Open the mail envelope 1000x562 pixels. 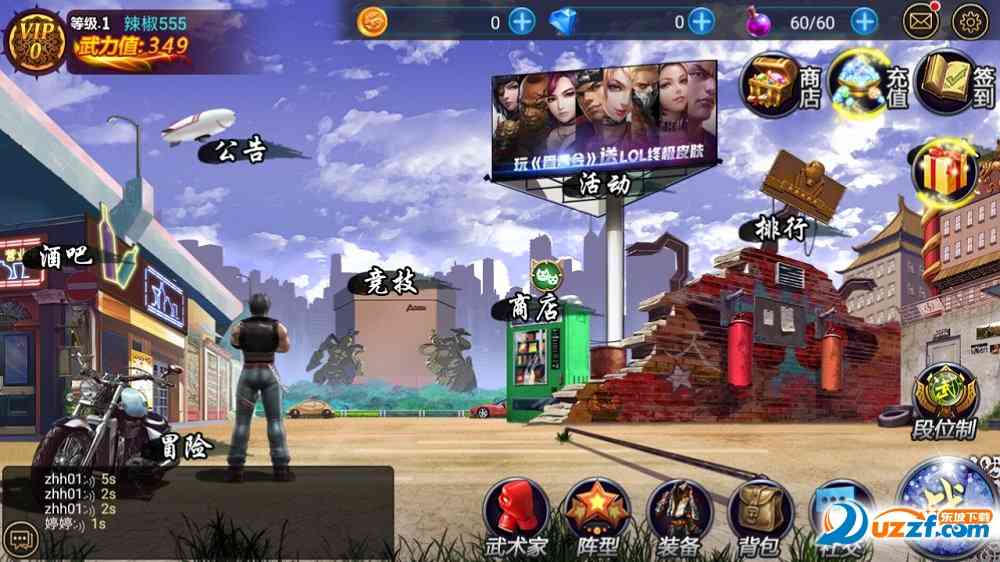click(921, 21)
